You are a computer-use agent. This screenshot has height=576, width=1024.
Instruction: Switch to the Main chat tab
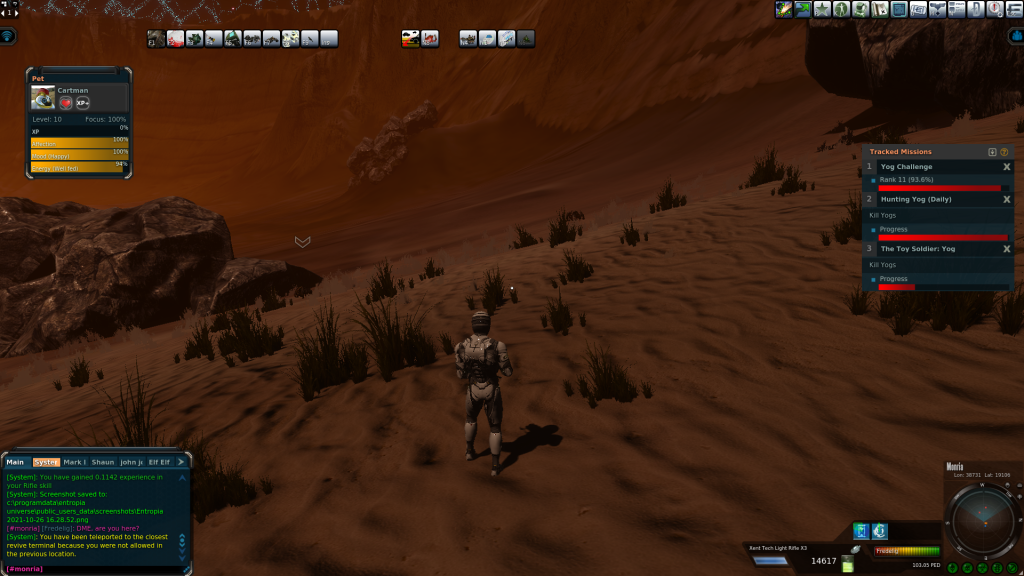pos(15,462)
